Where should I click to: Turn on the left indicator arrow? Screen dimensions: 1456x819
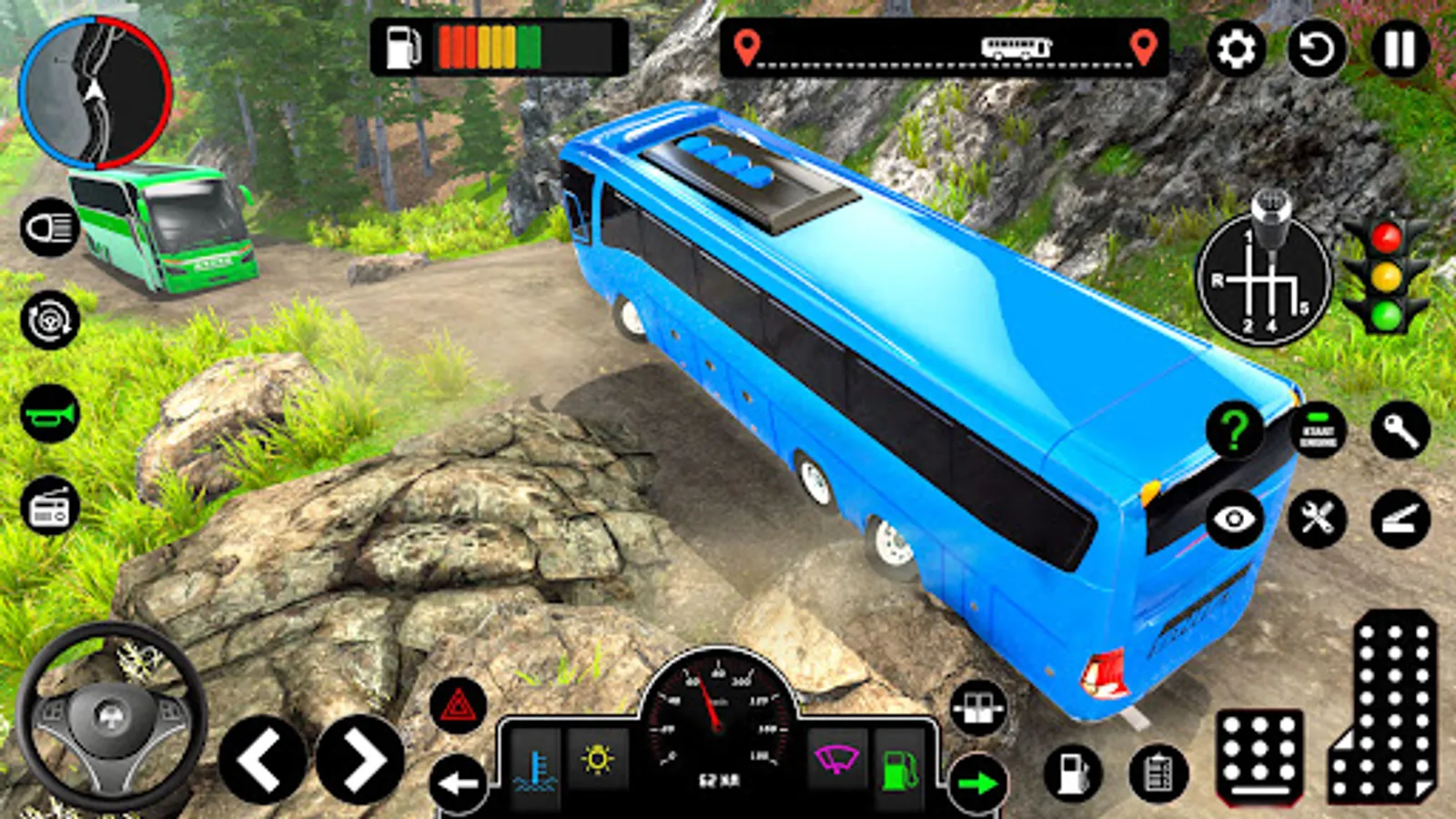pos(458,783)
